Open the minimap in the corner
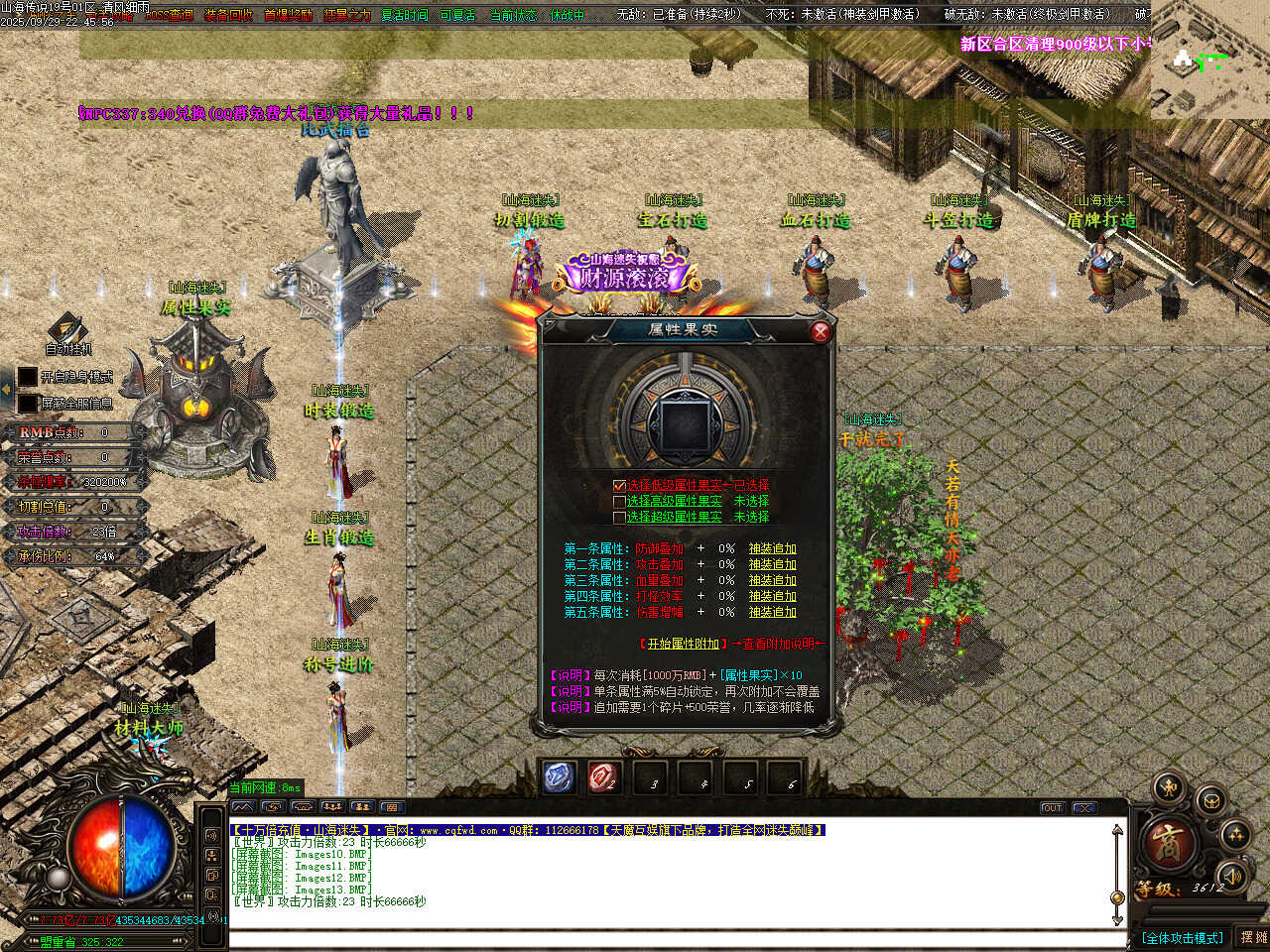This screenshot has height=952, width=1270. point(1209,59)
